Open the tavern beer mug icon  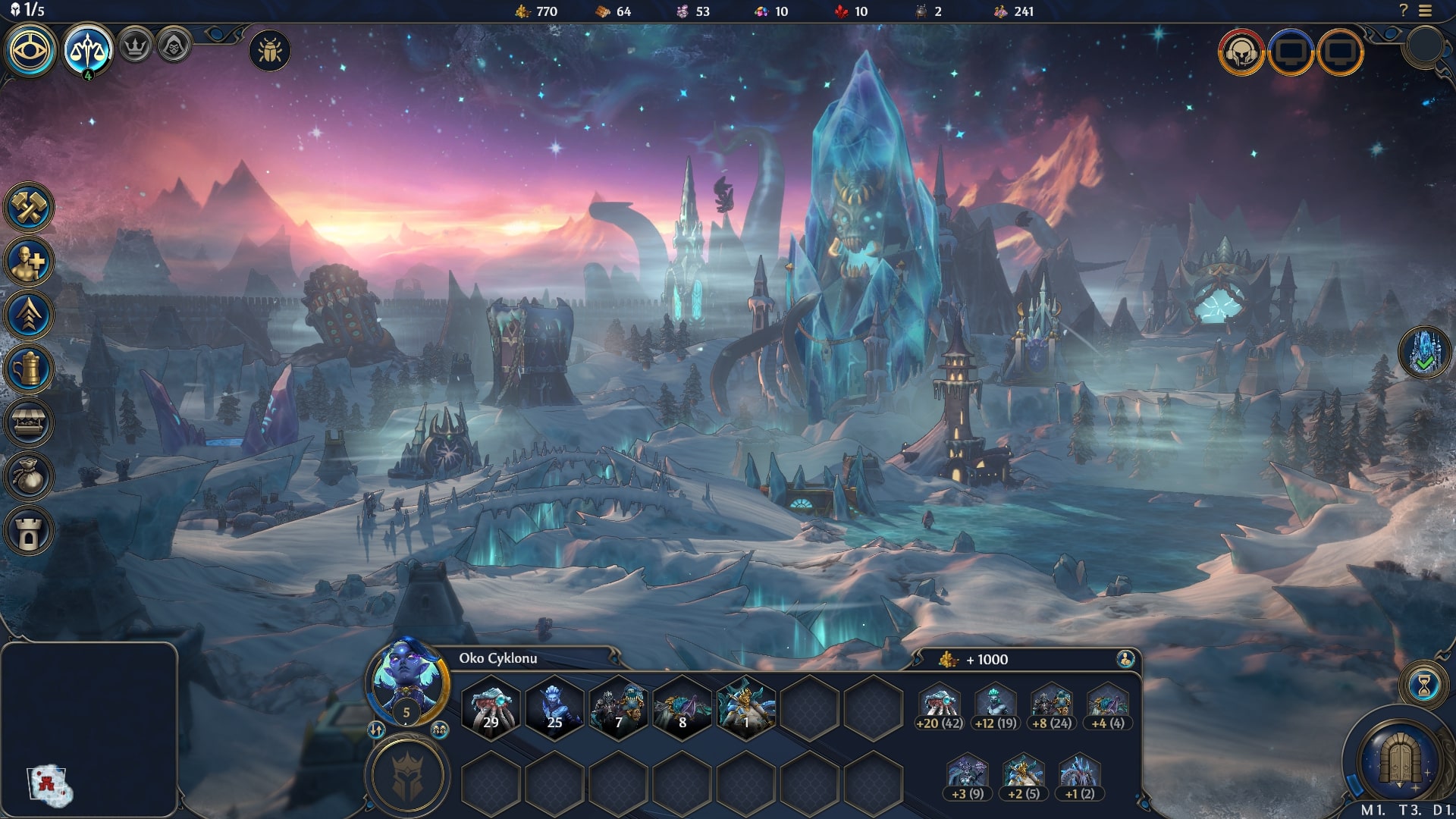[29, 369]
